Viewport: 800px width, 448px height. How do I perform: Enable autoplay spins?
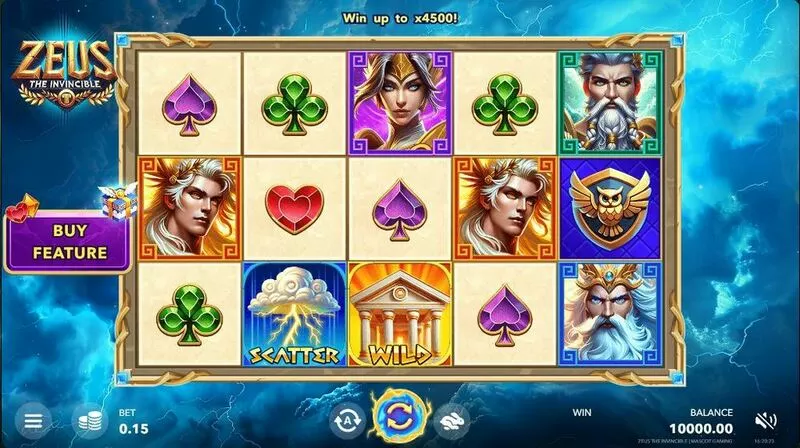click(x=346, y=421)
